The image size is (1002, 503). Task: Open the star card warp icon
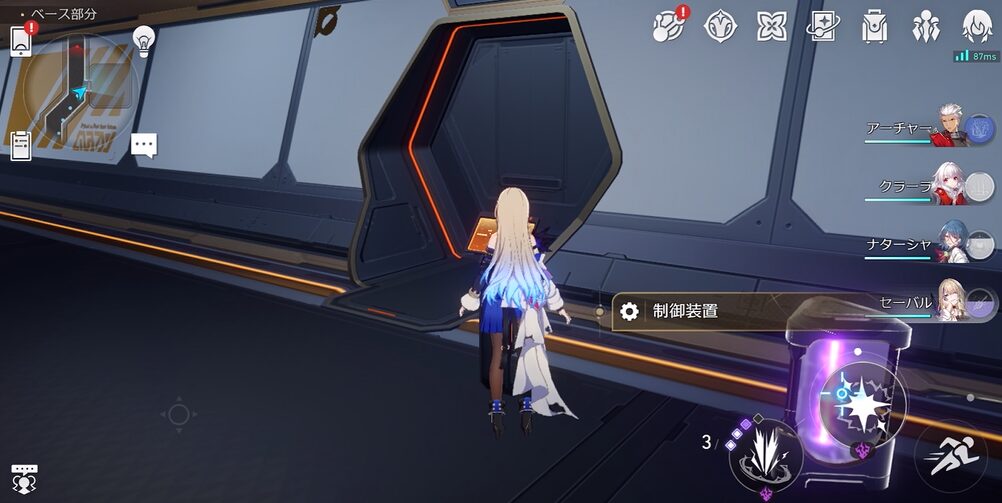click(823, 27)
